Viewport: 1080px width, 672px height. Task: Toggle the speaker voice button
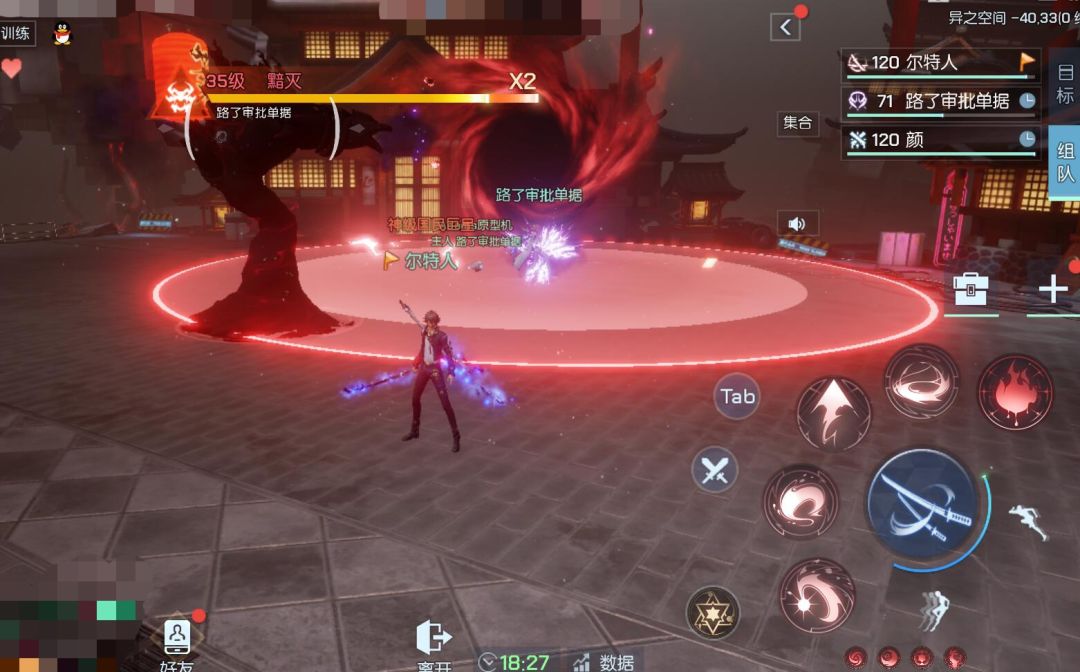click(797, 223)
